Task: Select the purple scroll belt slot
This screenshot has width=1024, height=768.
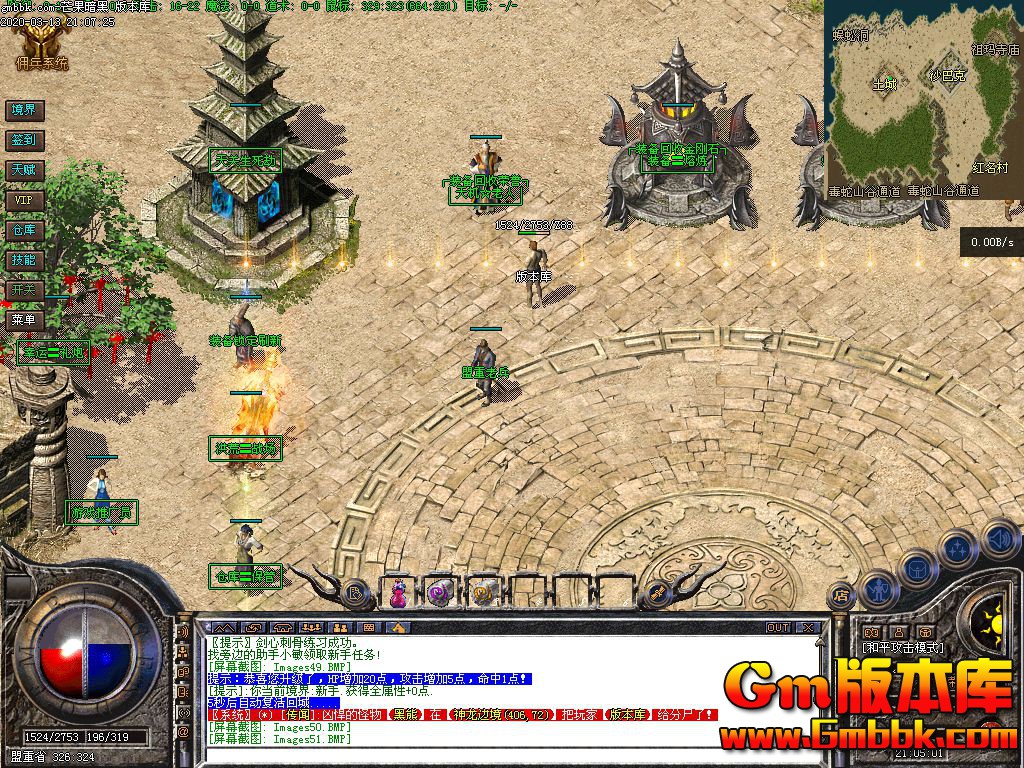Action: pos(440,594)
